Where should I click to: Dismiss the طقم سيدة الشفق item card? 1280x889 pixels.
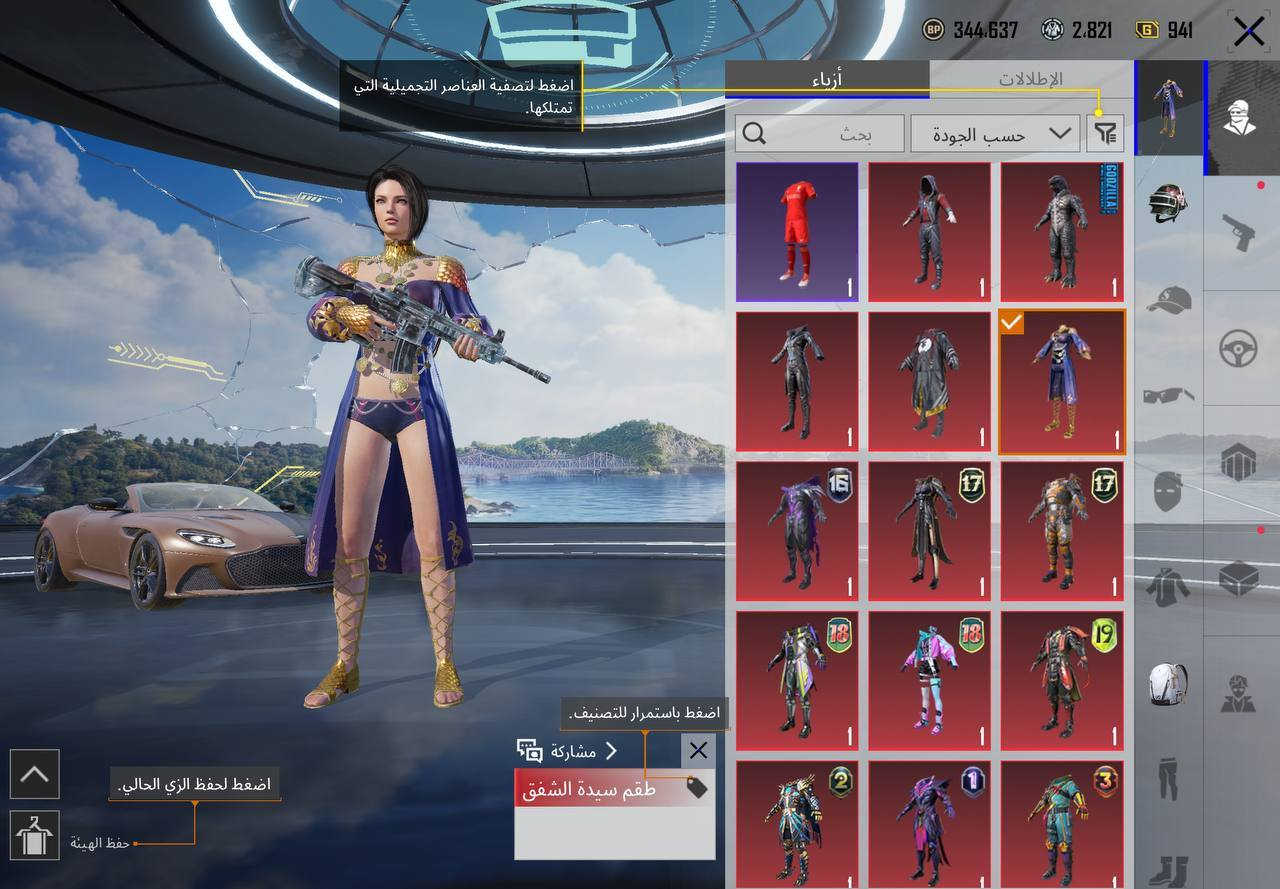click(x=698, y=751)
